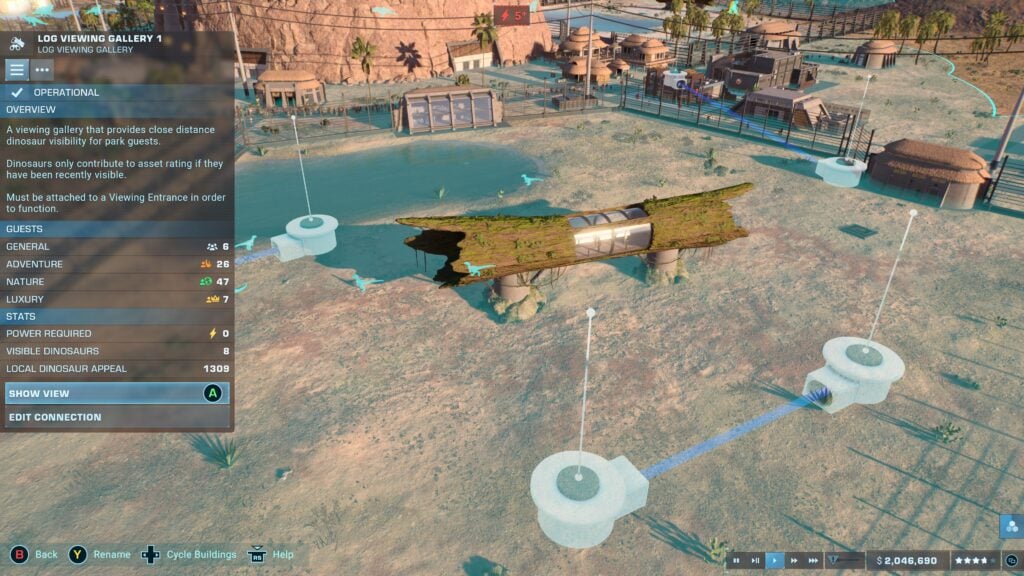Click the step-frame play/pause speed button
Image resolution: width=1024 pixels, height=576 pixels.
756,561
